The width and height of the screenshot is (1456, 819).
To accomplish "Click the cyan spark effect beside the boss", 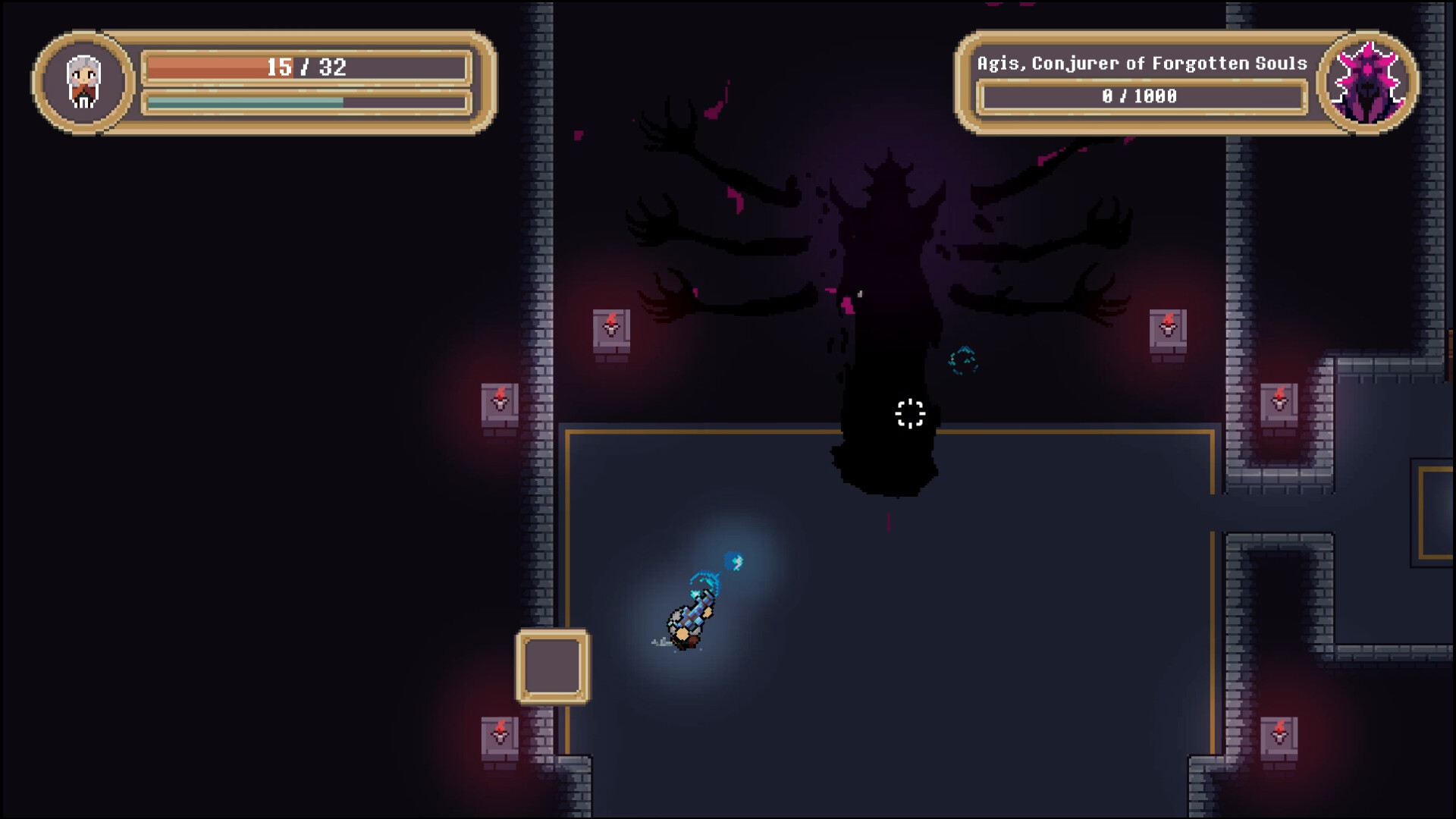I will point(963,359).
